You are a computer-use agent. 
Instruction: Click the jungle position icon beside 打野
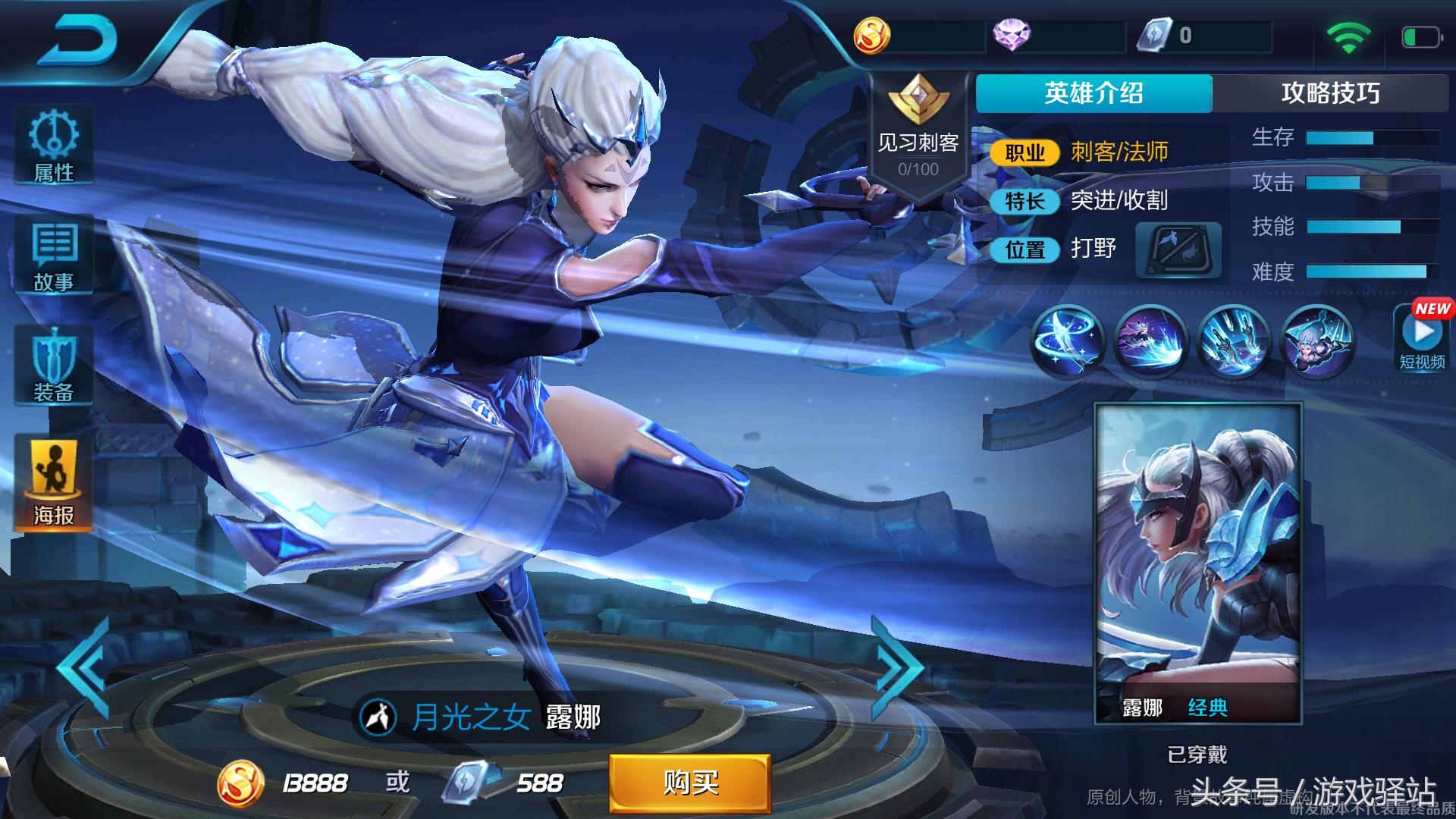1178,248
